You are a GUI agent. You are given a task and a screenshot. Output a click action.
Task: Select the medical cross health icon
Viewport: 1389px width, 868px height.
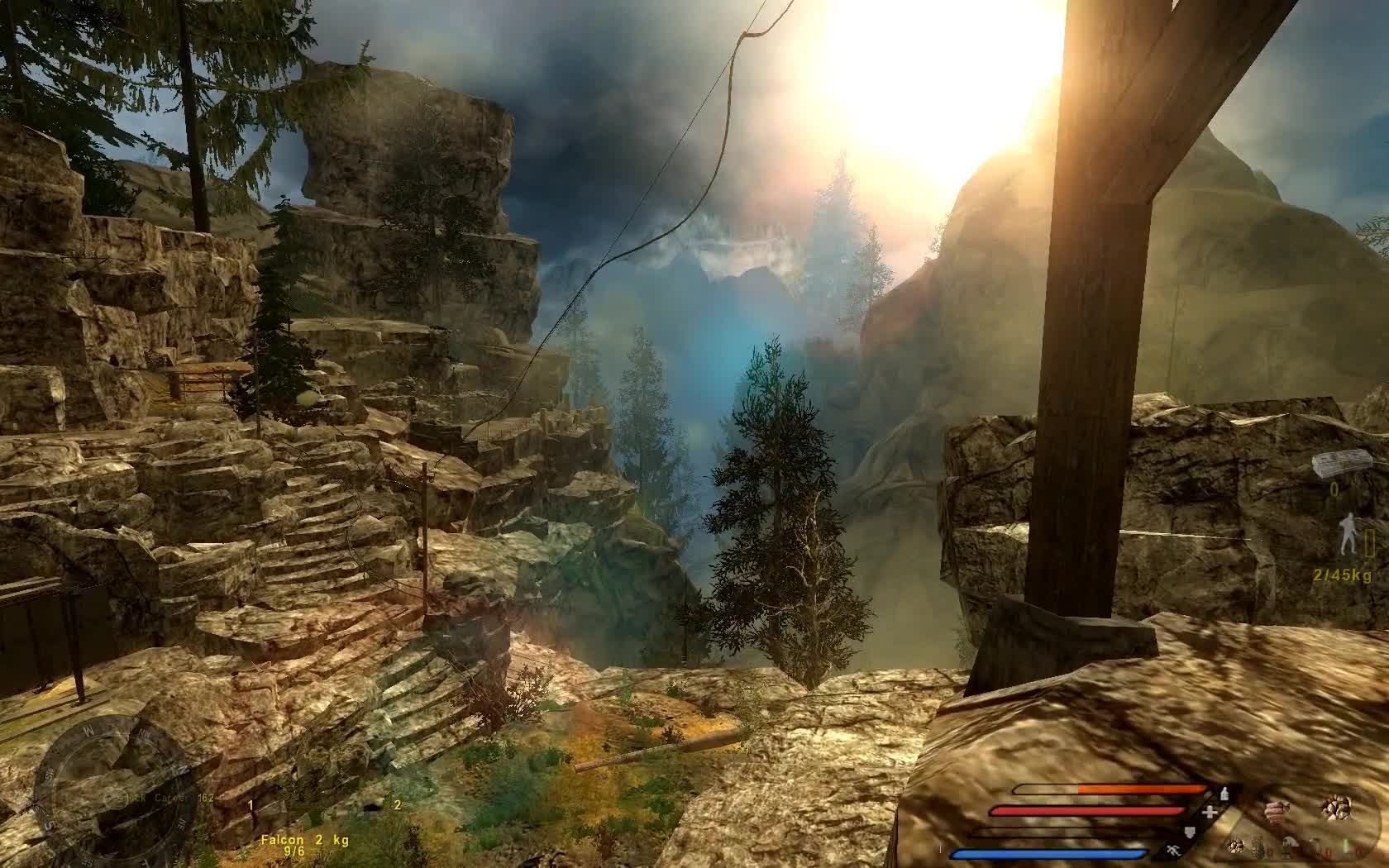point(1209,812)
